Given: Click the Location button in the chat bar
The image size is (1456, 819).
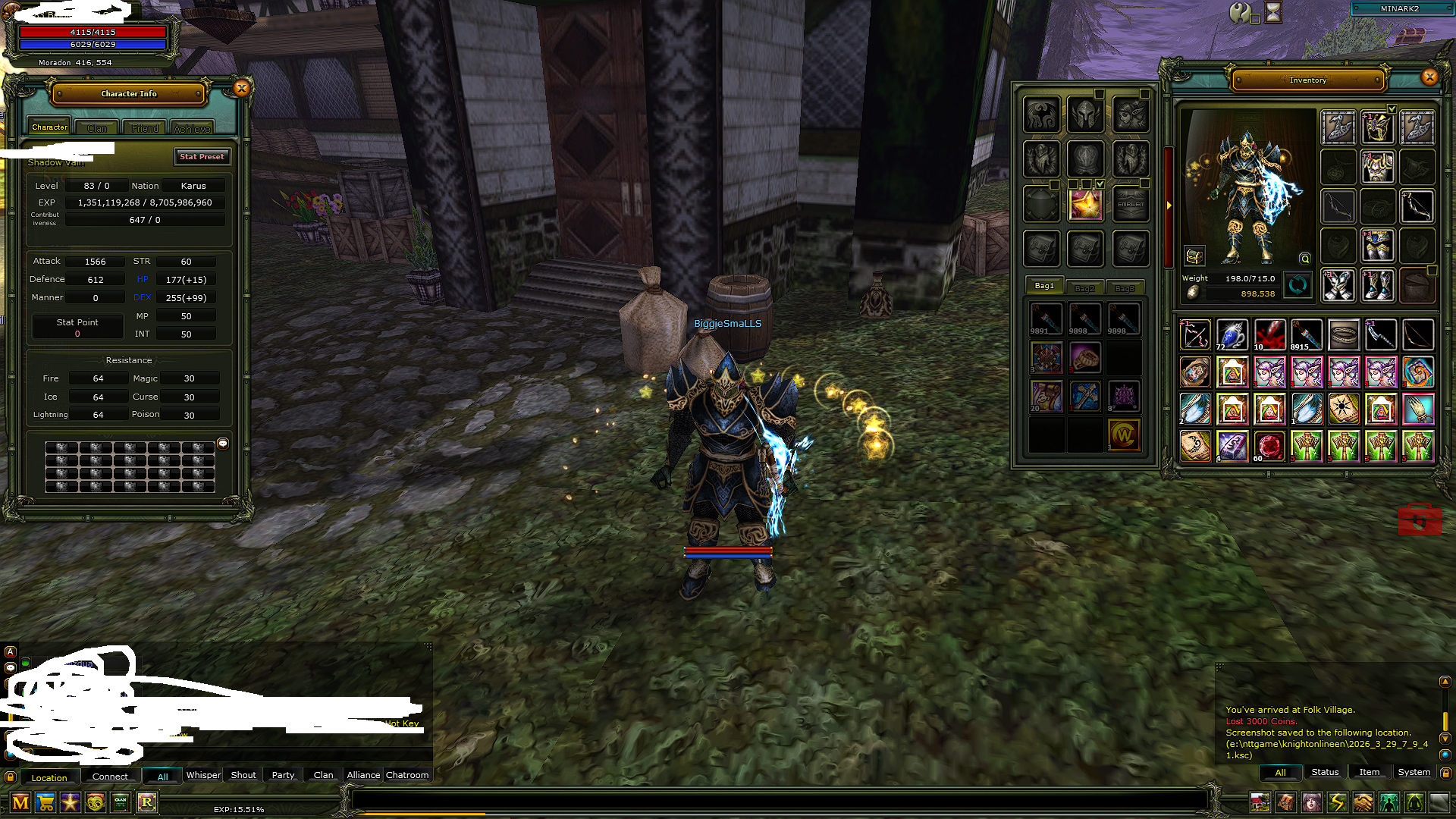Looking at the screenshot, I should [50, 777].
